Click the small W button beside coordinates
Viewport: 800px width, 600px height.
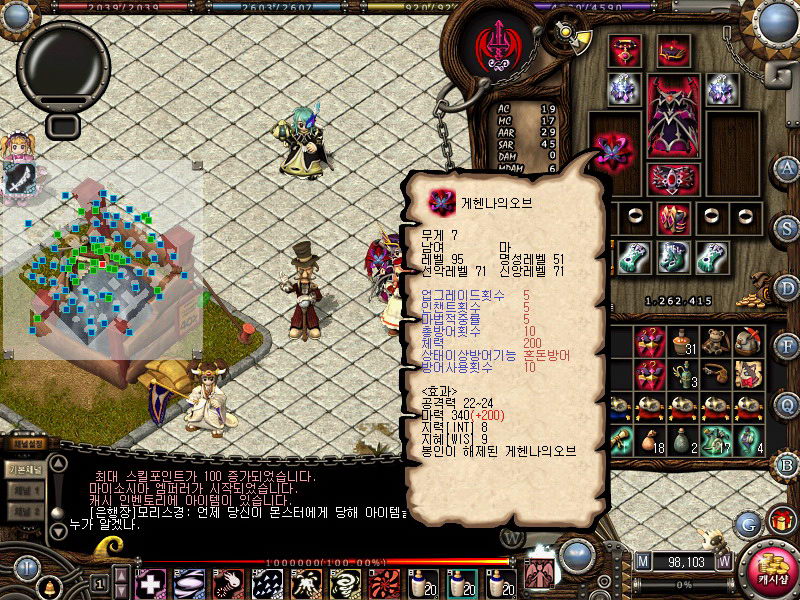tap(723, 561)
